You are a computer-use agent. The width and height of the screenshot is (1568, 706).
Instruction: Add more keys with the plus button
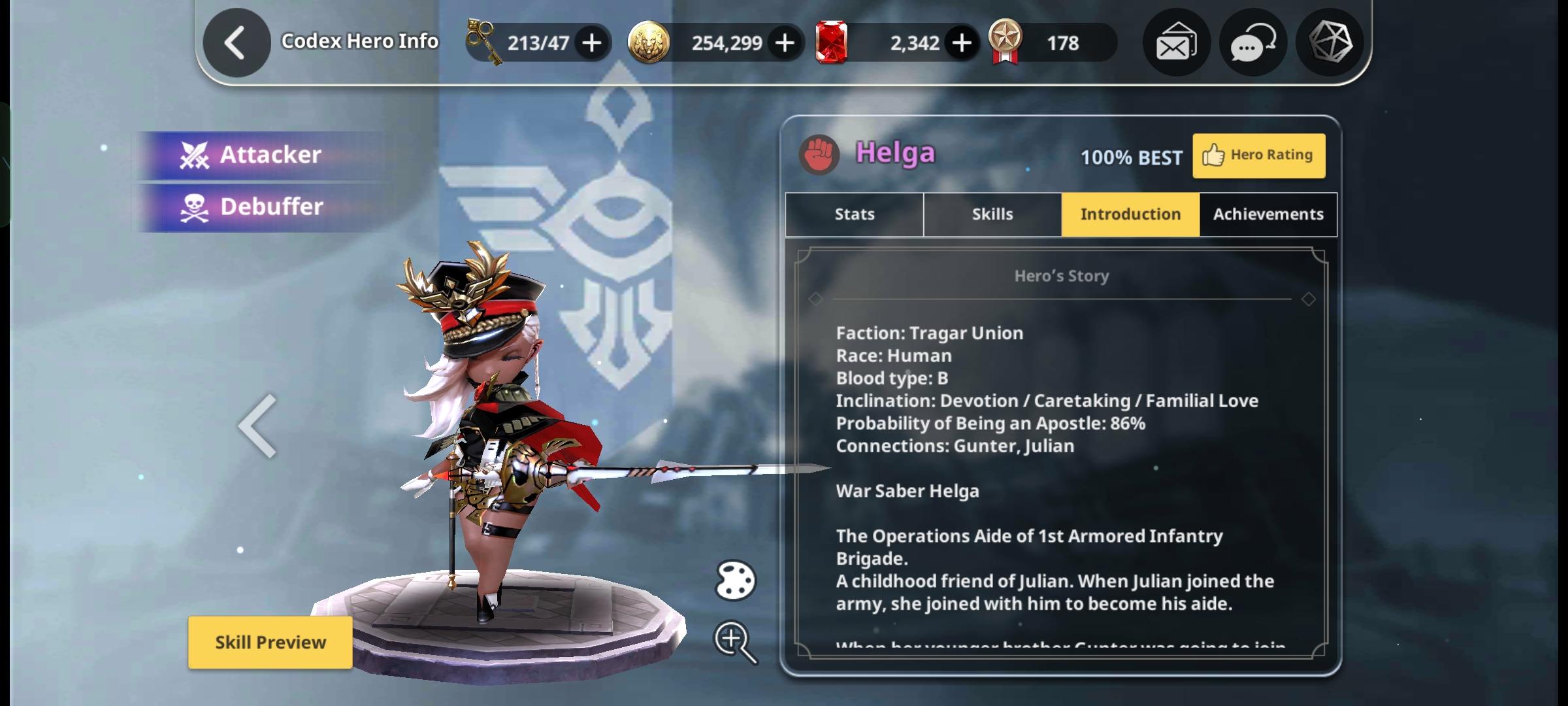click(x=592, y=43)
